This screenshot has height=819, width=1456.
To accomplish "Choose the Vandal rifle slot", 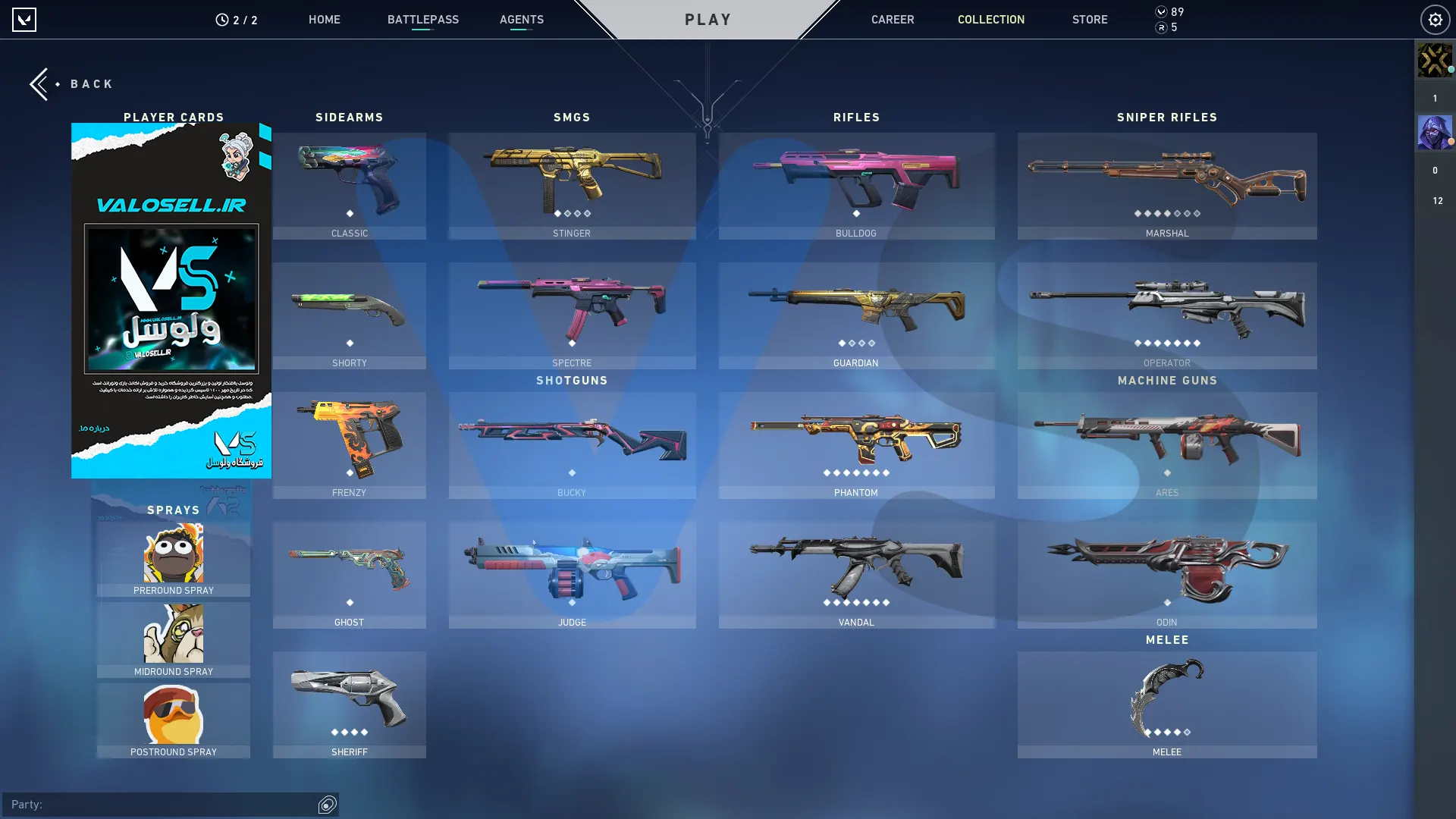I will pos(856,575).
